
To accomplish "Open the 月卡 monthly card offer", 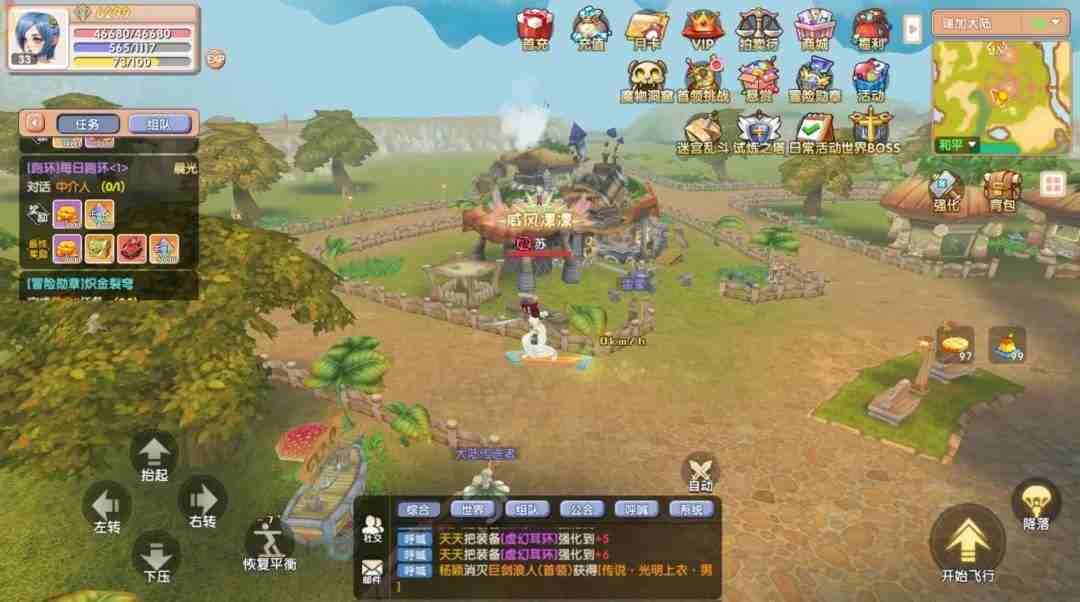I will click(x=646, y=28).
